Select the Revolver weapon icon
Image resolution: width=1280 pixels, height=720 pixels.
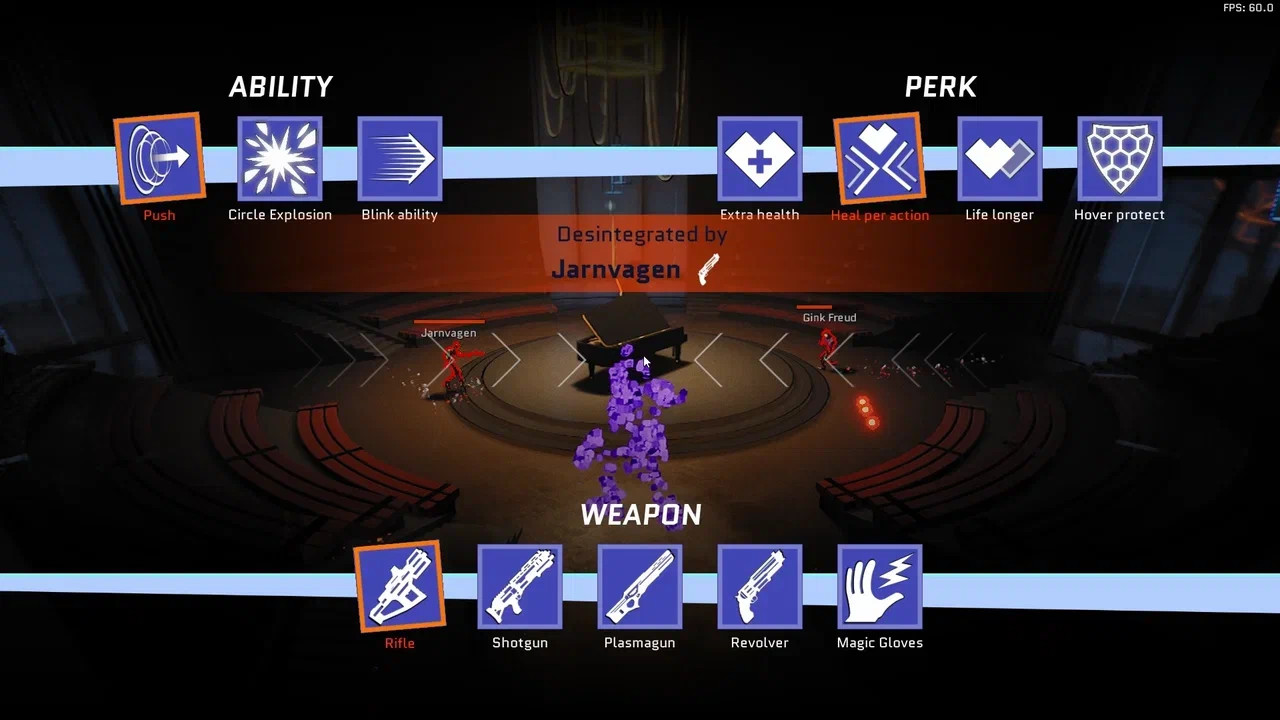(760, 588)
